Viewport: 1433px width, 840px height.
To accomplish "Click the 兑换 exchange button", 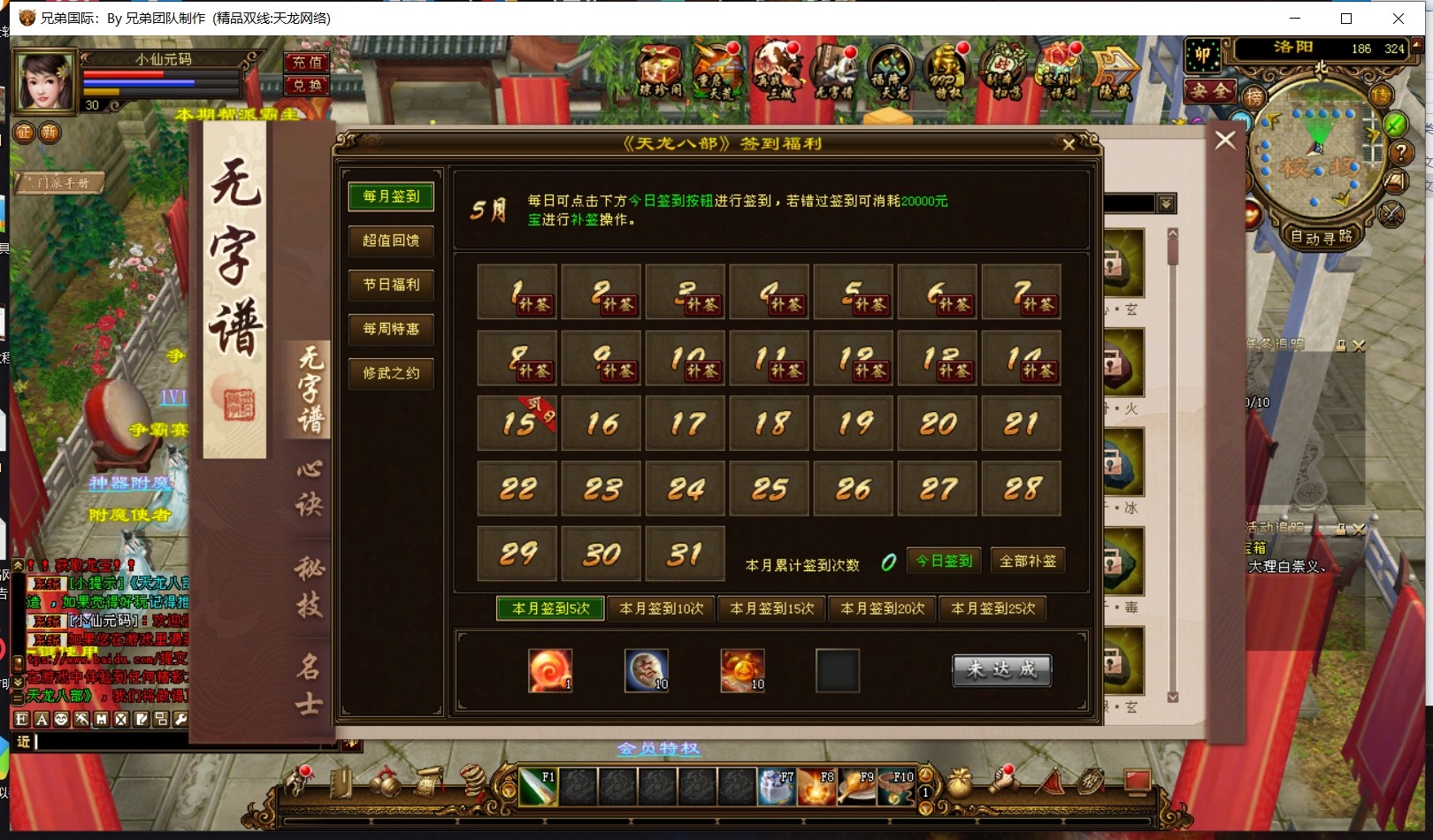I will pos(307,86).
